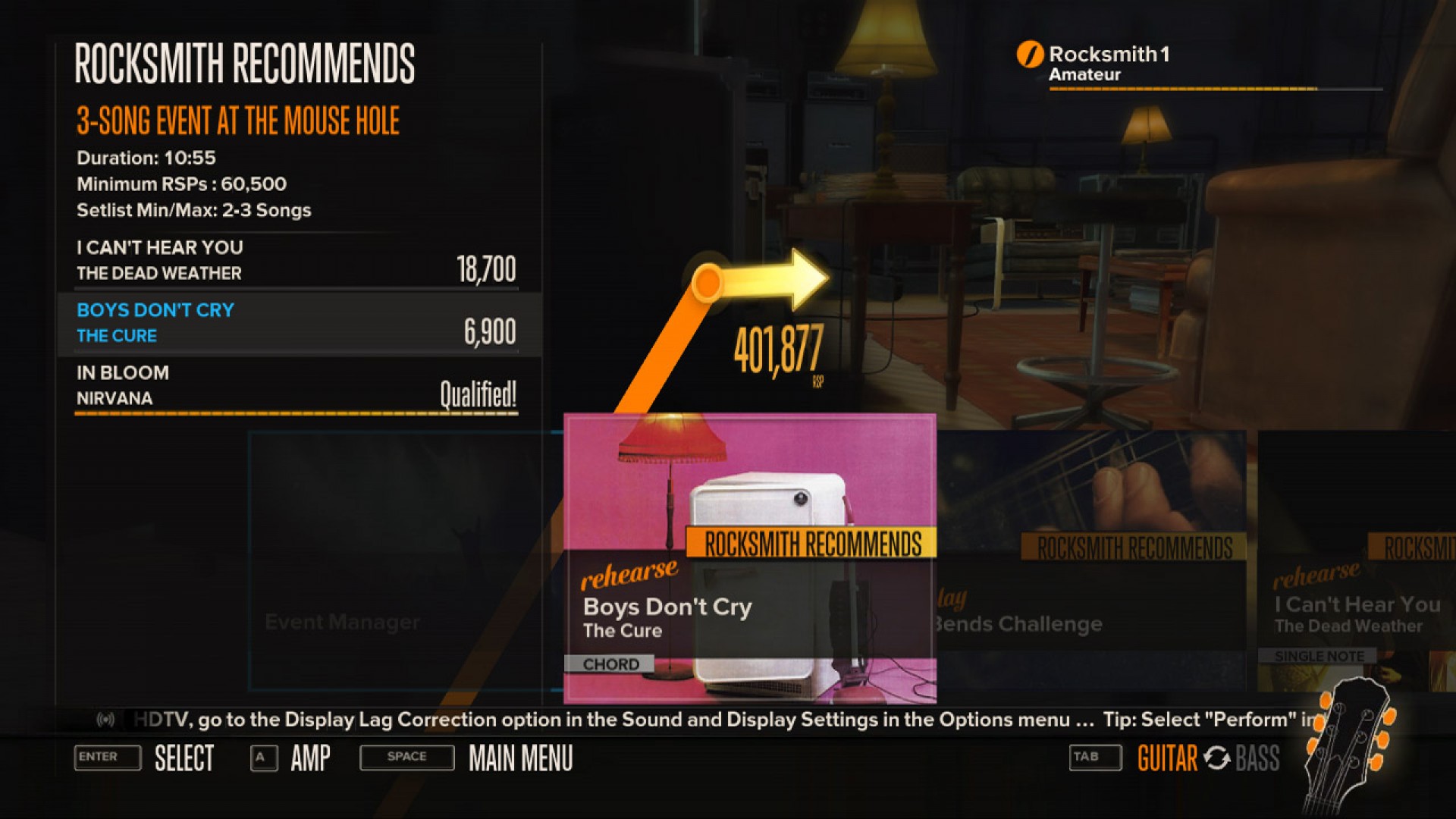Expand the 3-Song Event At The Mouse Hole details
Viewport: 1456px width, 819px height.
pyautogui.click(x=237, y=120)
